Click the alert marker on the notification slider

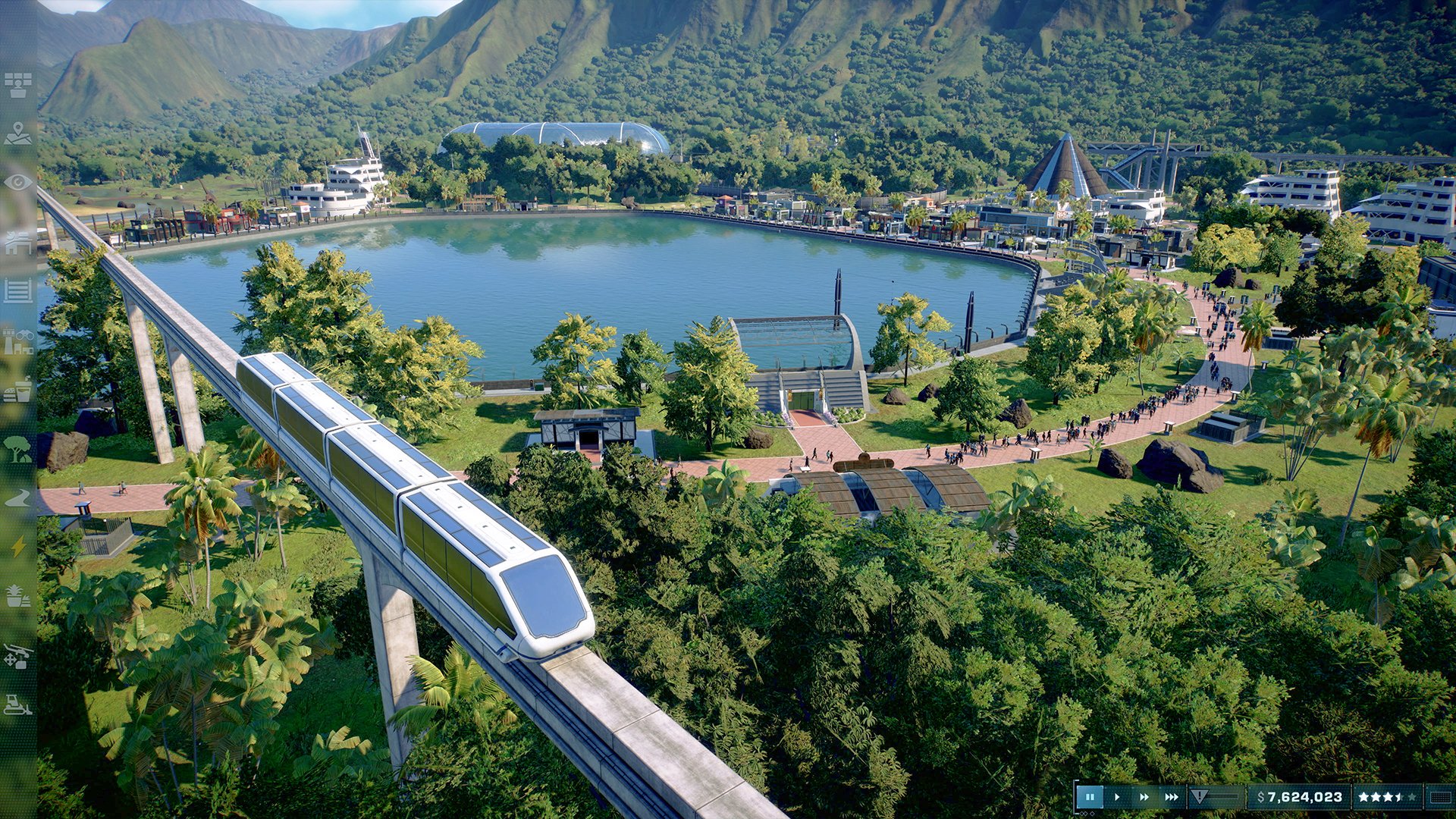[1200, 795]
